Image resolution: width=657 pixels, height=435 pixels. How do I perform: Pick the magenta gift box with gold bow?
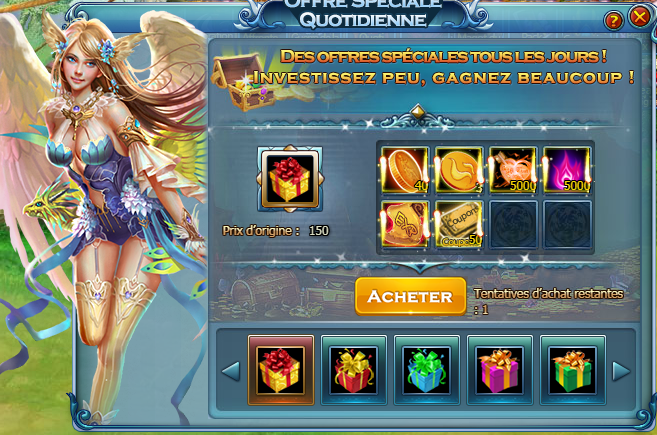(x=499, y=369)
